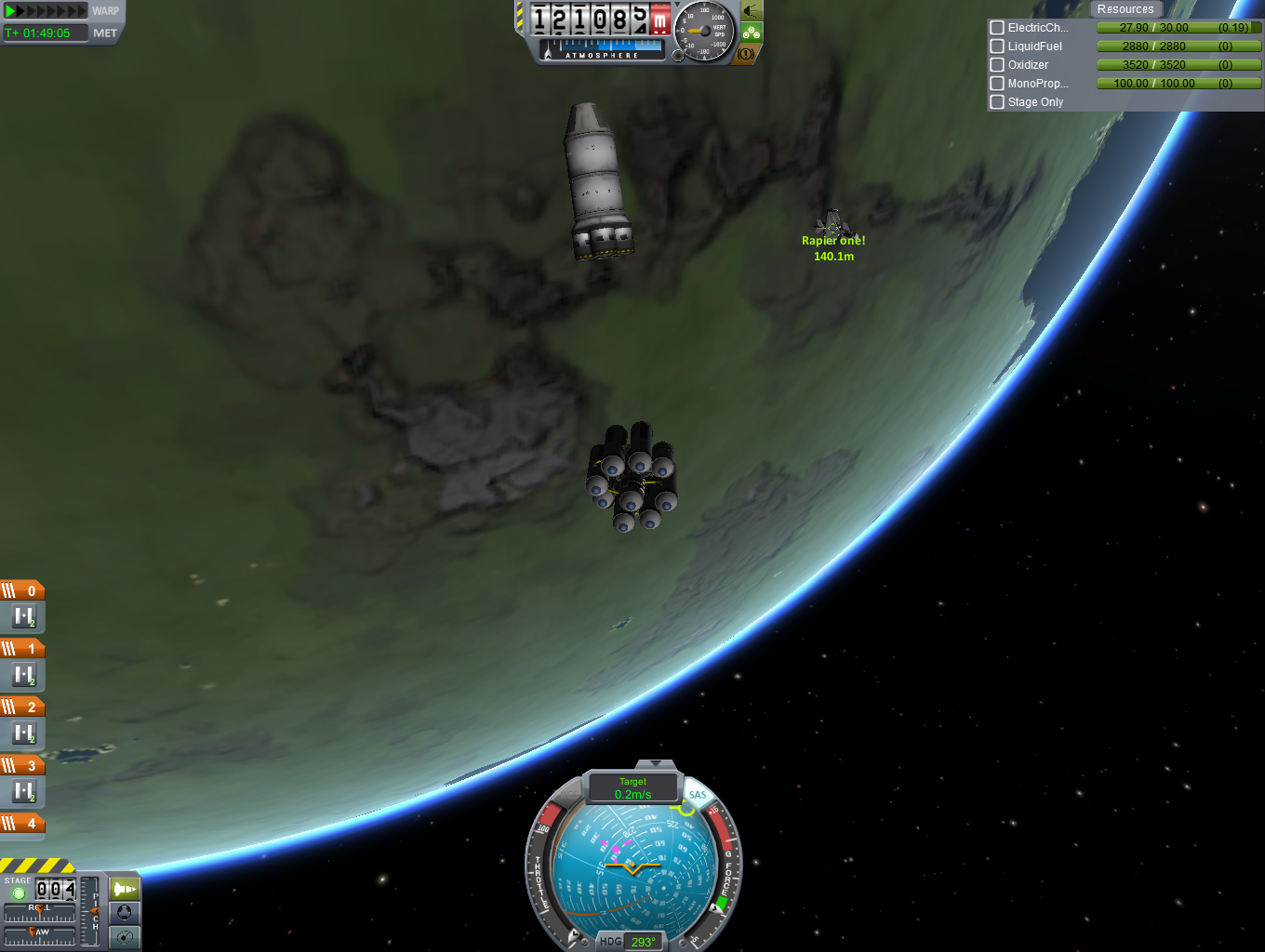The image size is (1265, 952).
Task: Enable the Stage Only checkbox
Action: click(x=997, y=102)
